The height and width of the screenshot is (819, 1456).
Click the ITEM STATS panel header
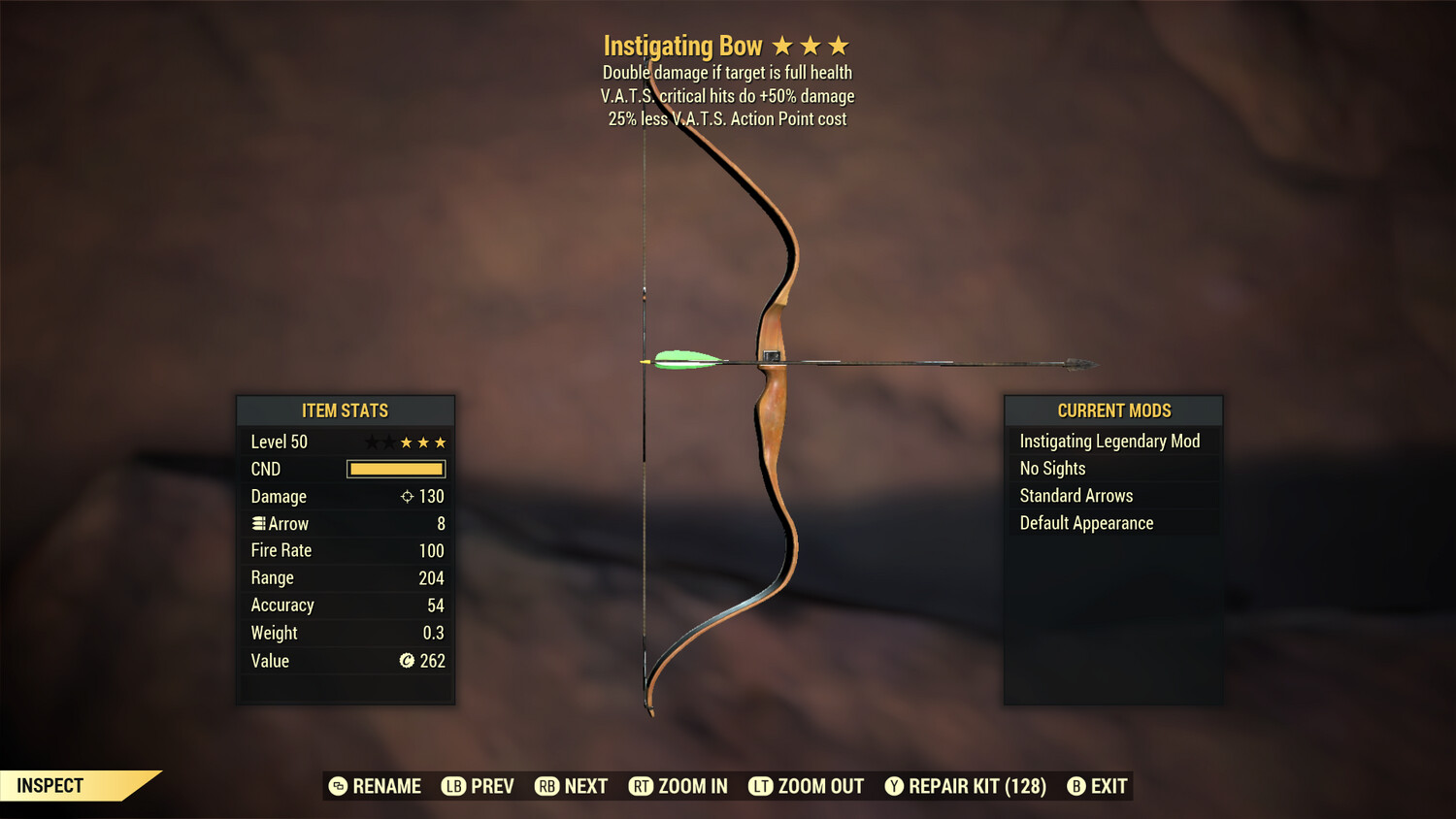346,410
